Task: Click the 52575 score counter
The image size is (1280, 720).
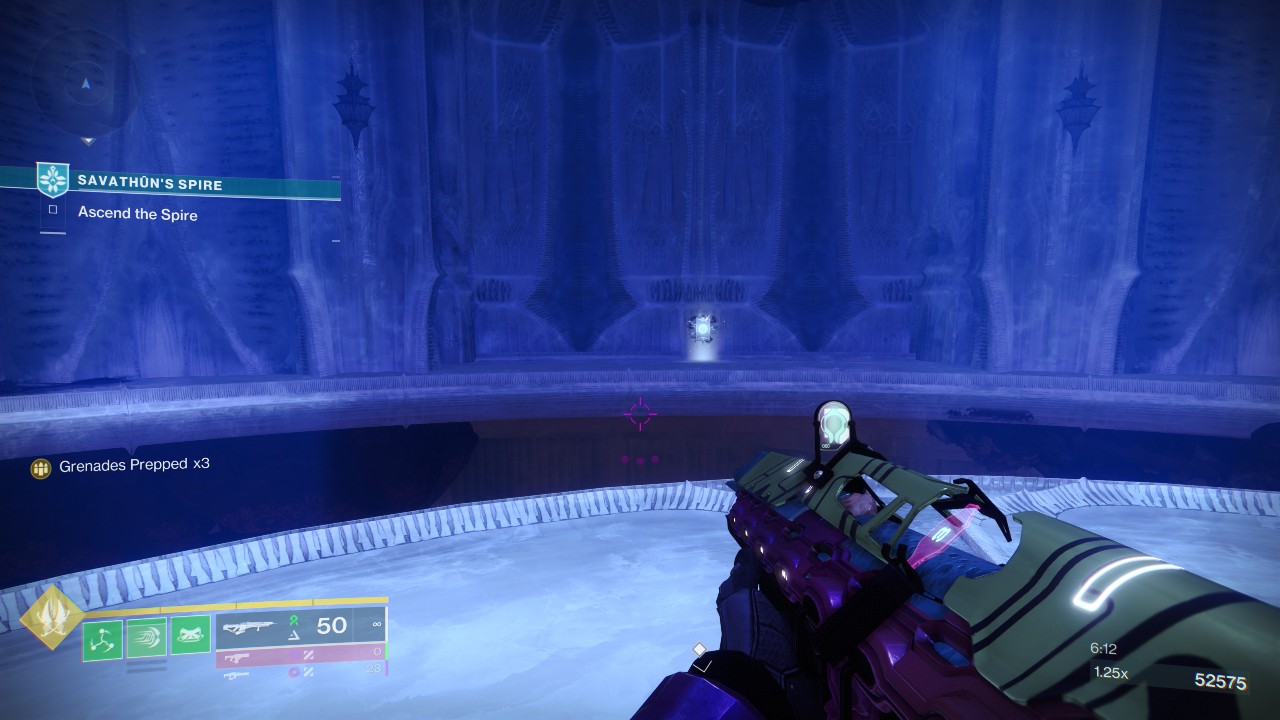Action: tap(1221, 680)
